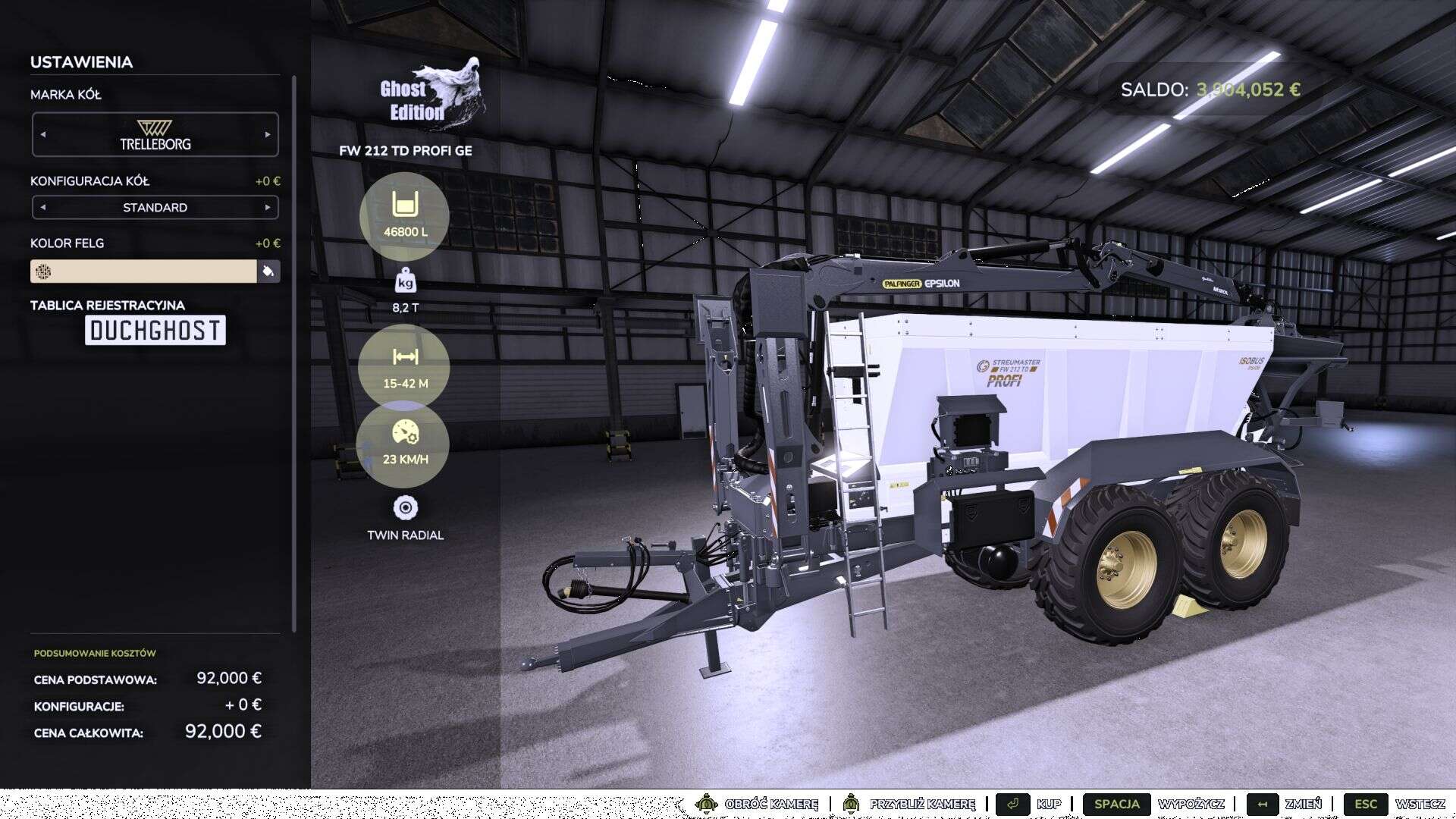The image size is (1456, 819).
Task: Expand the MARKA KÓŁ brand selector forward arrow
Action: coord(268,134)
